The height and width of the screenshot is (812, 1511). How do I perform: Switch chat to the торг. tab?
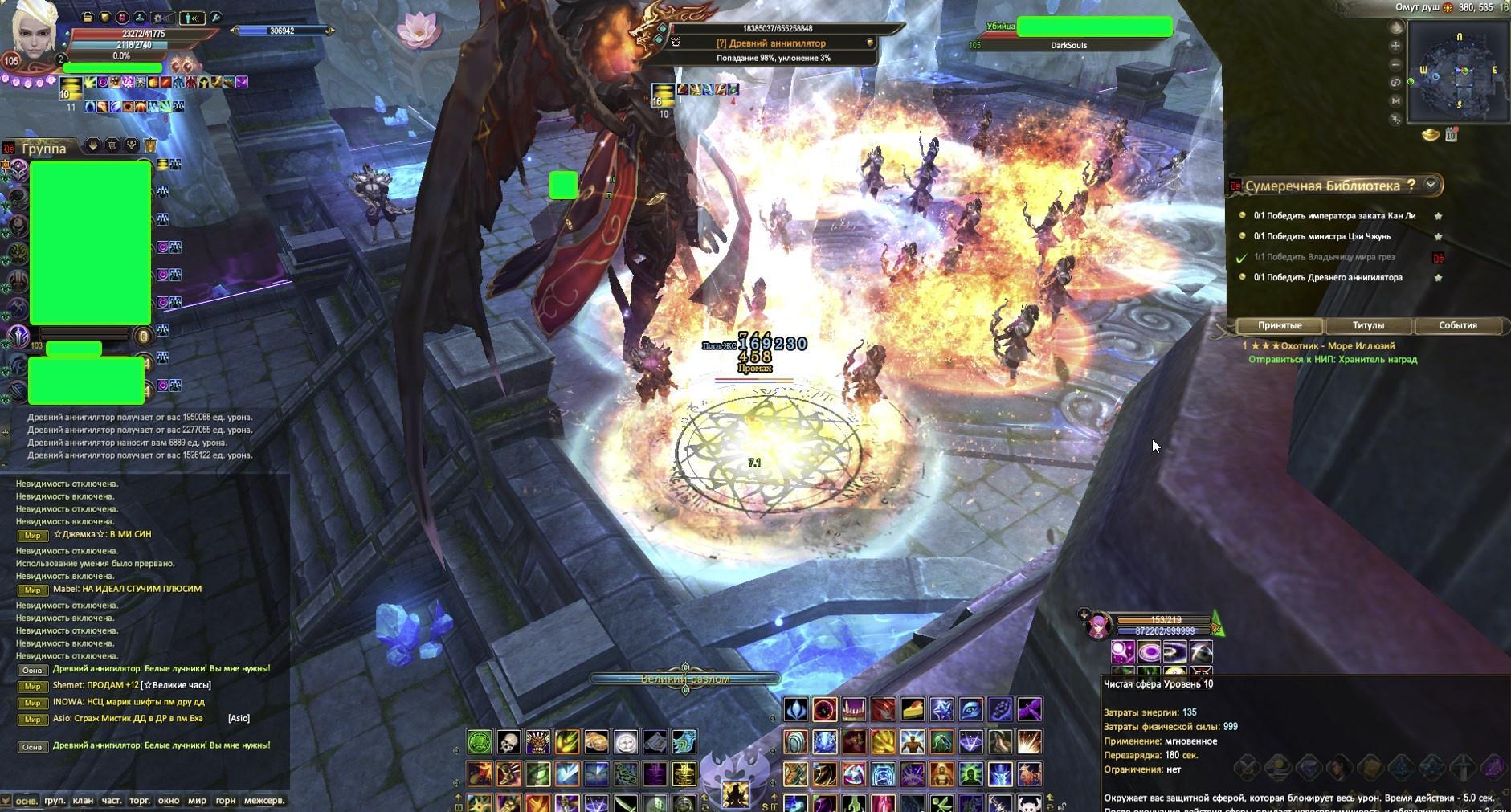(140, 800)
